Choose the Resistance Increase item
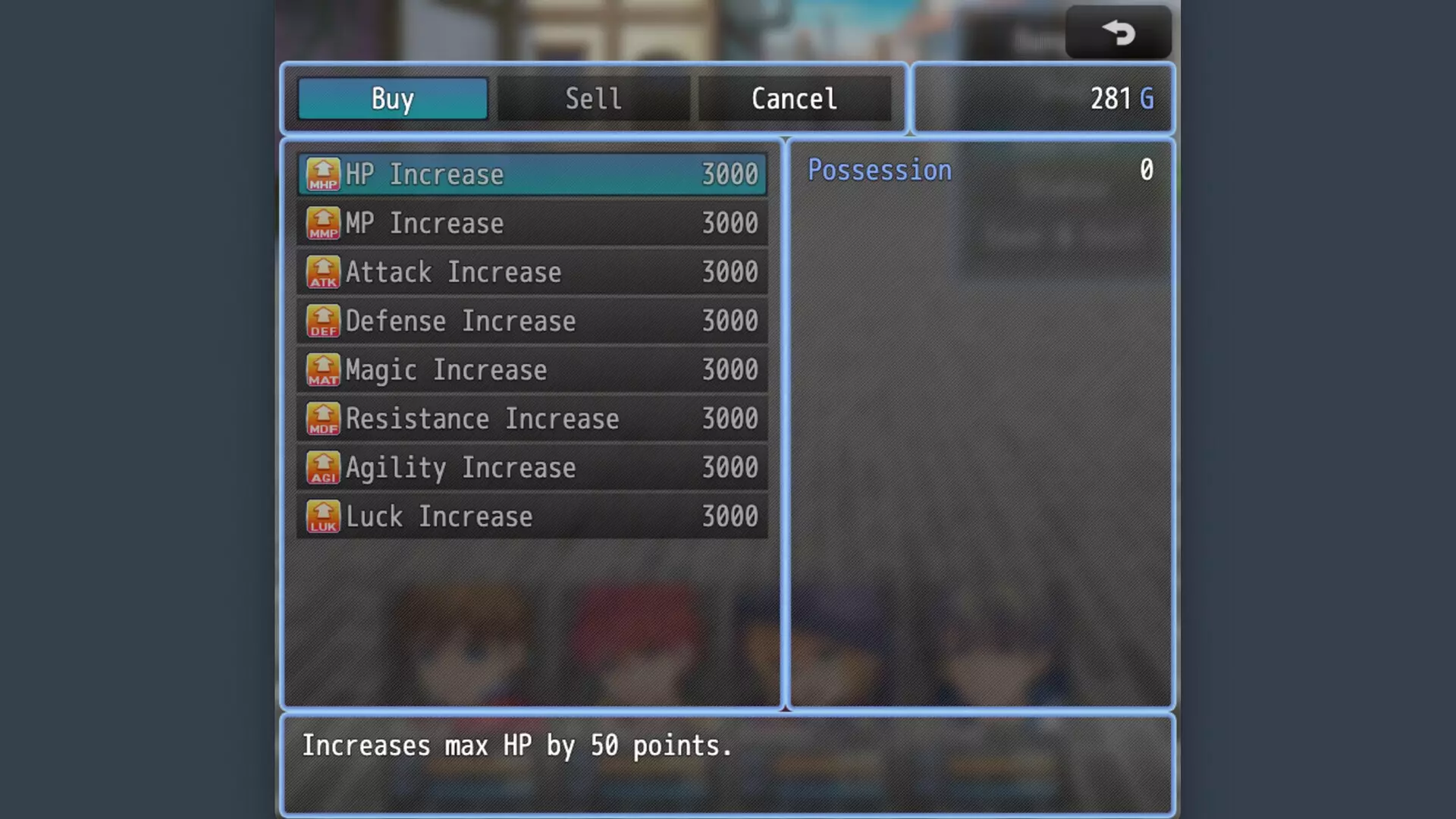The image size is (1456, 819). 532,419
